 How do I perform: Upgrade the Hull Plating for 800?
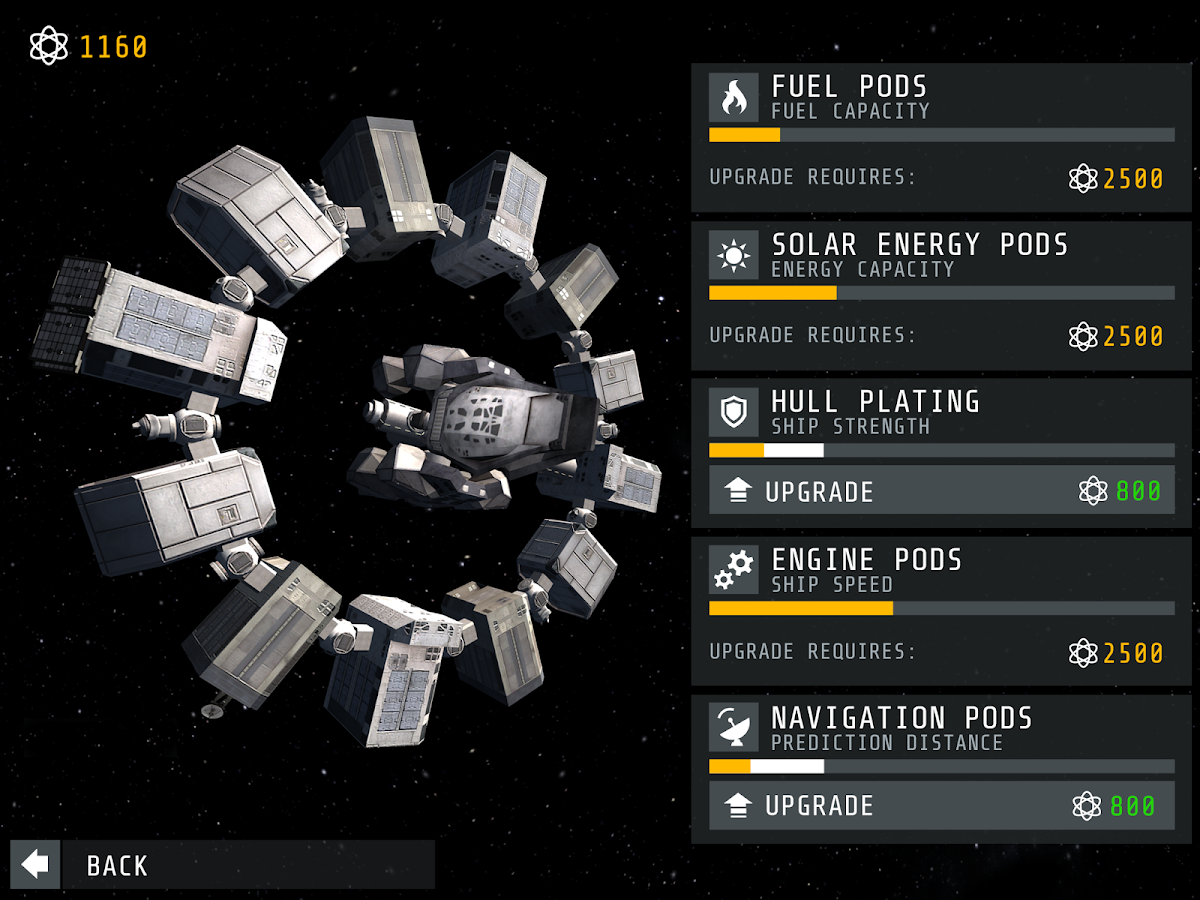(941, 491)
